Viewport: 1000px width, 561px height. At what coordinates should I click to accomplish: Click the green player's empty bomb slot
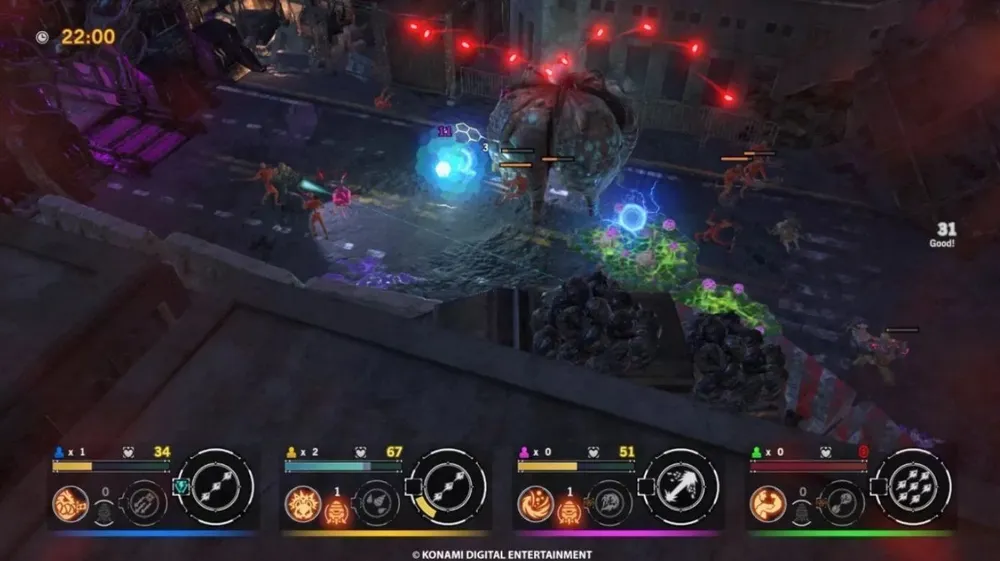[x=802, y=511]
